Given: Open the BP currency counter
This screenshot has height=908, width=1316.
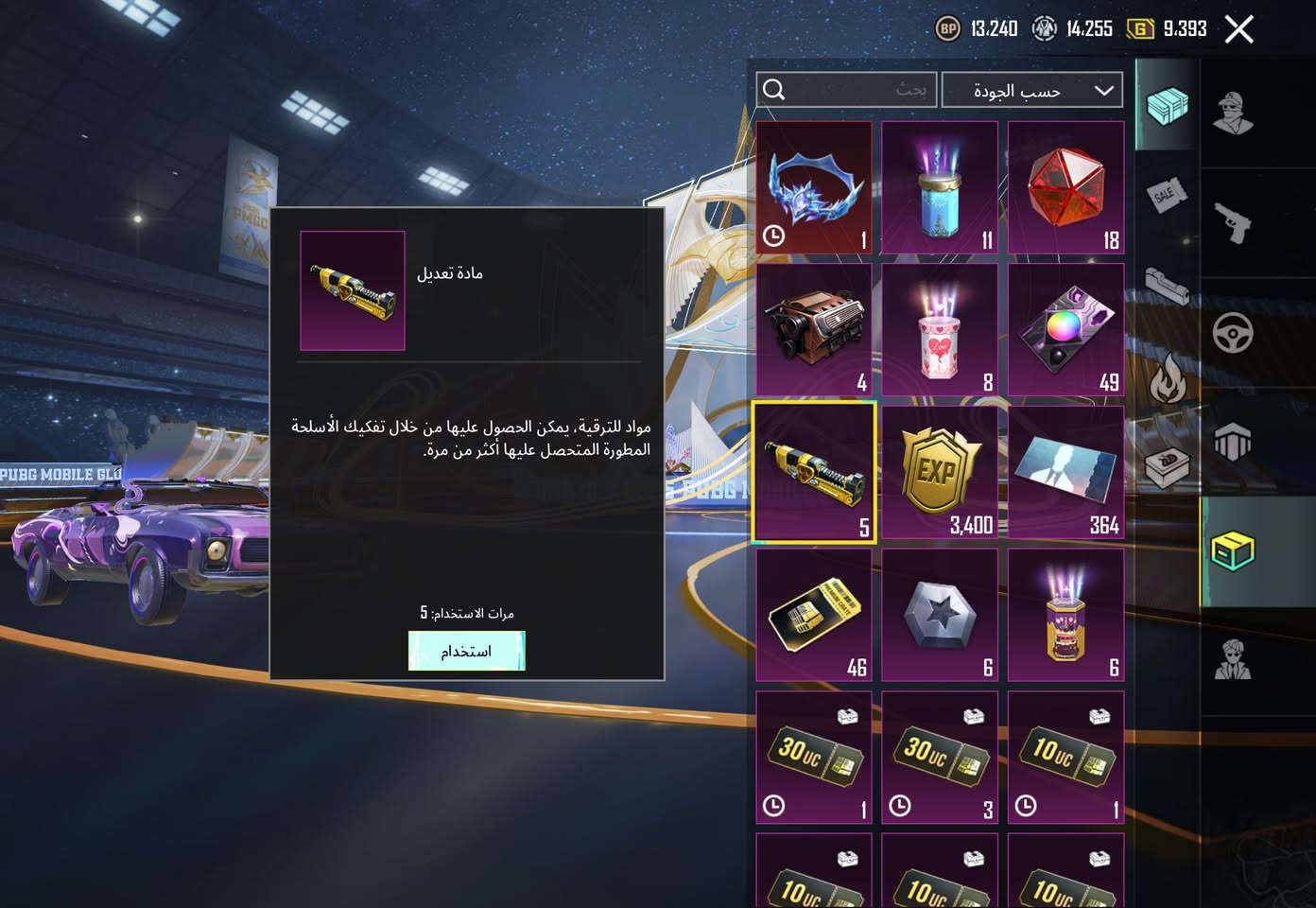Looking at the screenshot, I should (x=974, y=28).
